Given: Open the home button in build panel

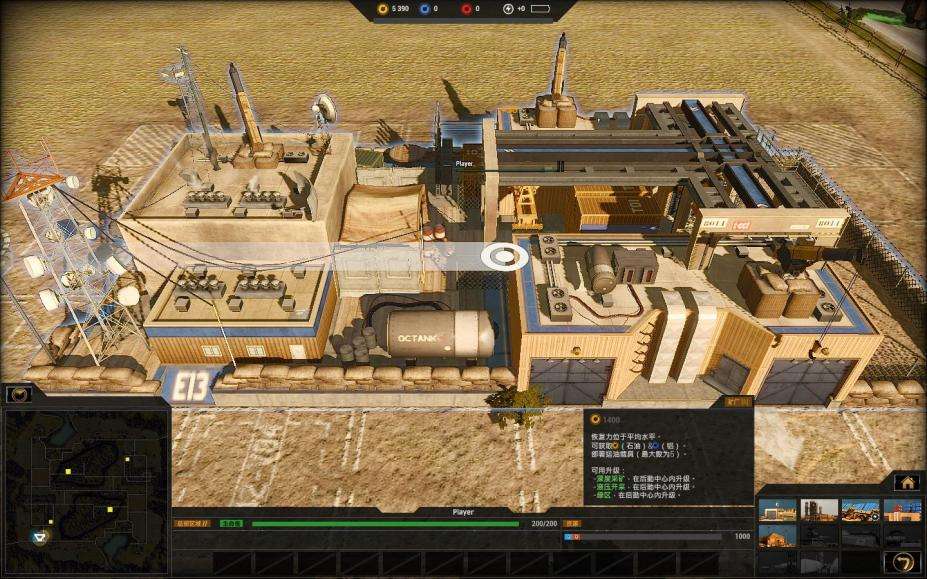Looking at the screenshot, I should click(907, 482).
